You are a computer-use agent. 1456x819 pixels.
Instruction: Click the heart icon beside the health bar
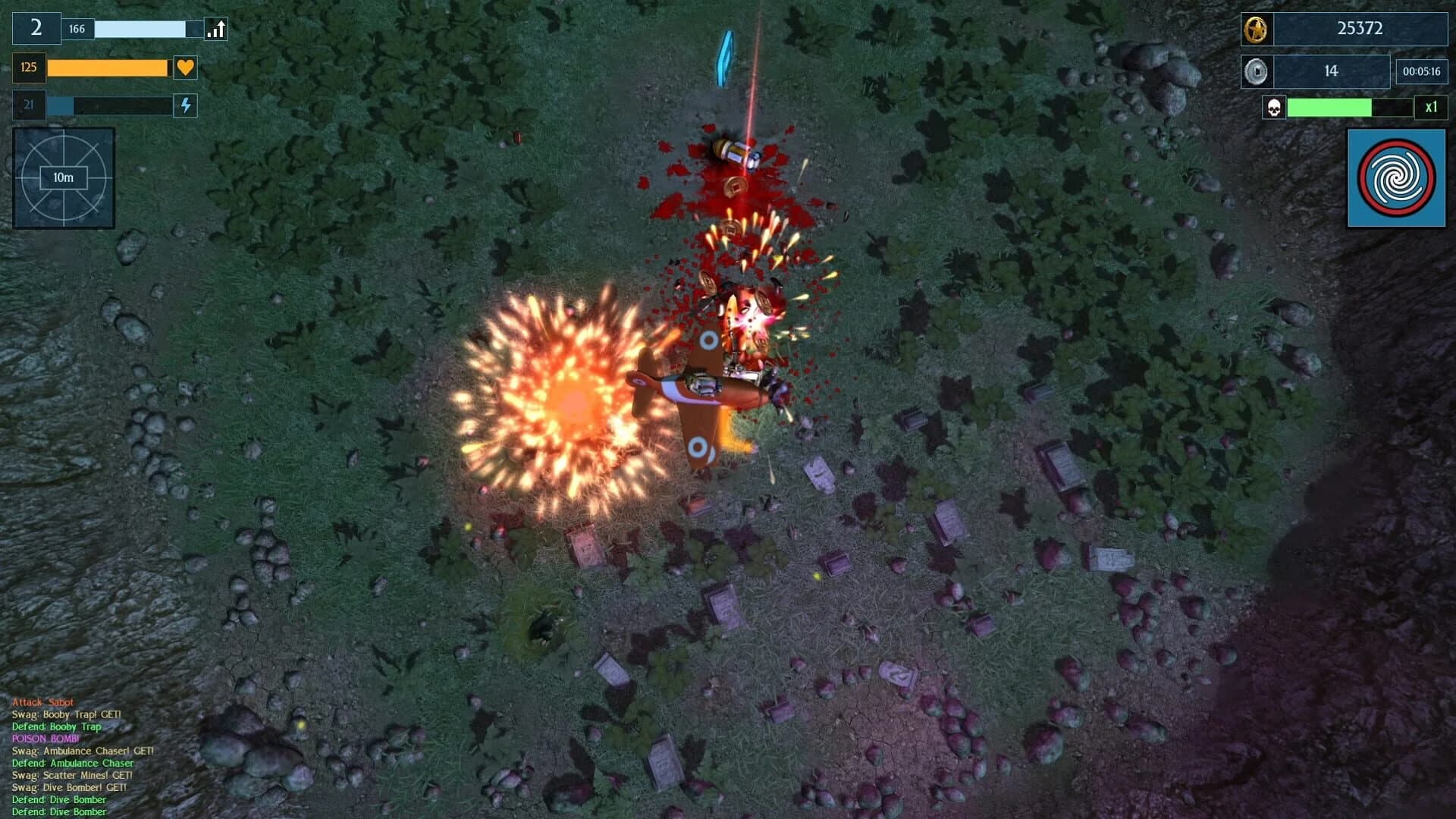pyautogui.click(x=184, y=67)
